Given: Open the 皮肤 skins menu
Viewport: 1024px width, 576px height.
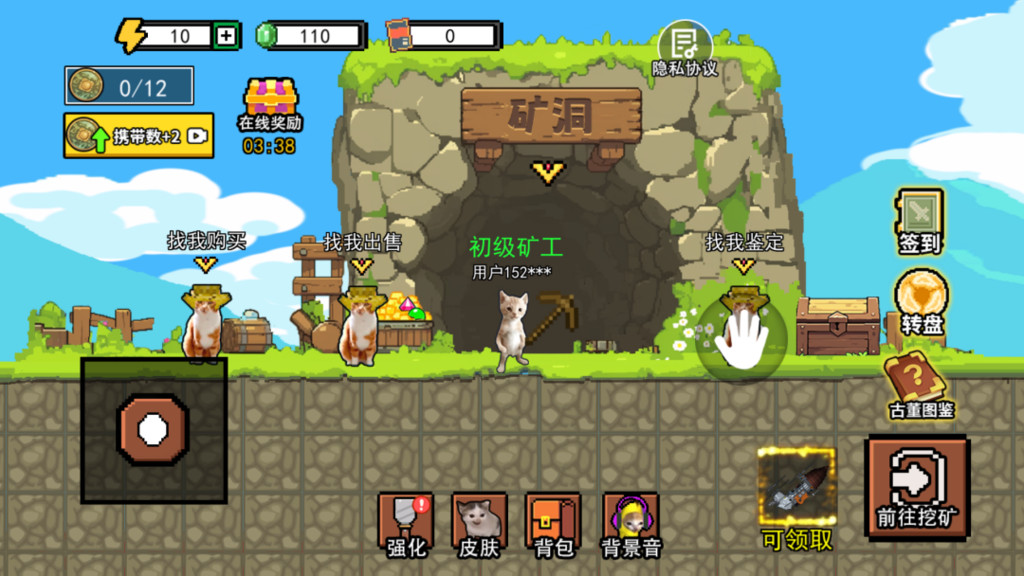Looking at the screenshot, I should 478,524.
